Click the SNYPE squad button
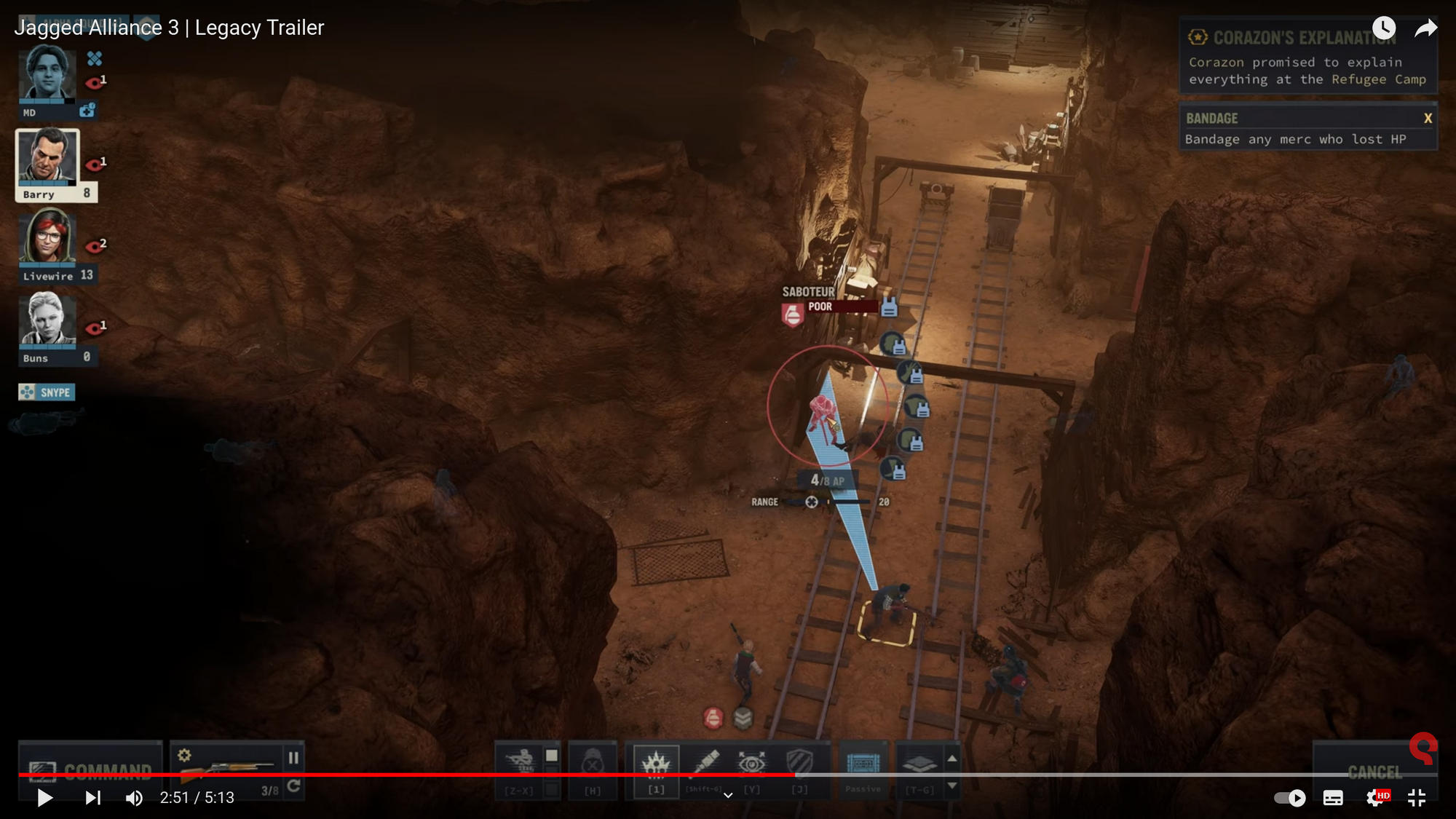1456x819 pixels. tap(48, 392)
